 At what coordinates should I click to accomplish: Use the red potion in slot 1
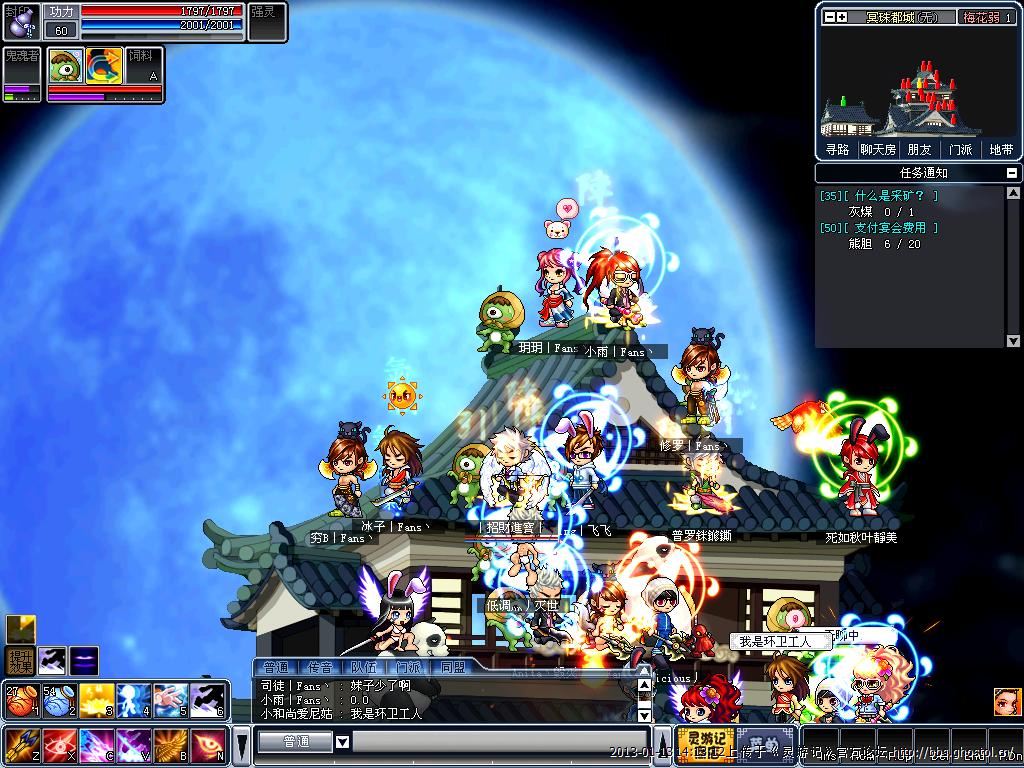click(x=21, y=700)
